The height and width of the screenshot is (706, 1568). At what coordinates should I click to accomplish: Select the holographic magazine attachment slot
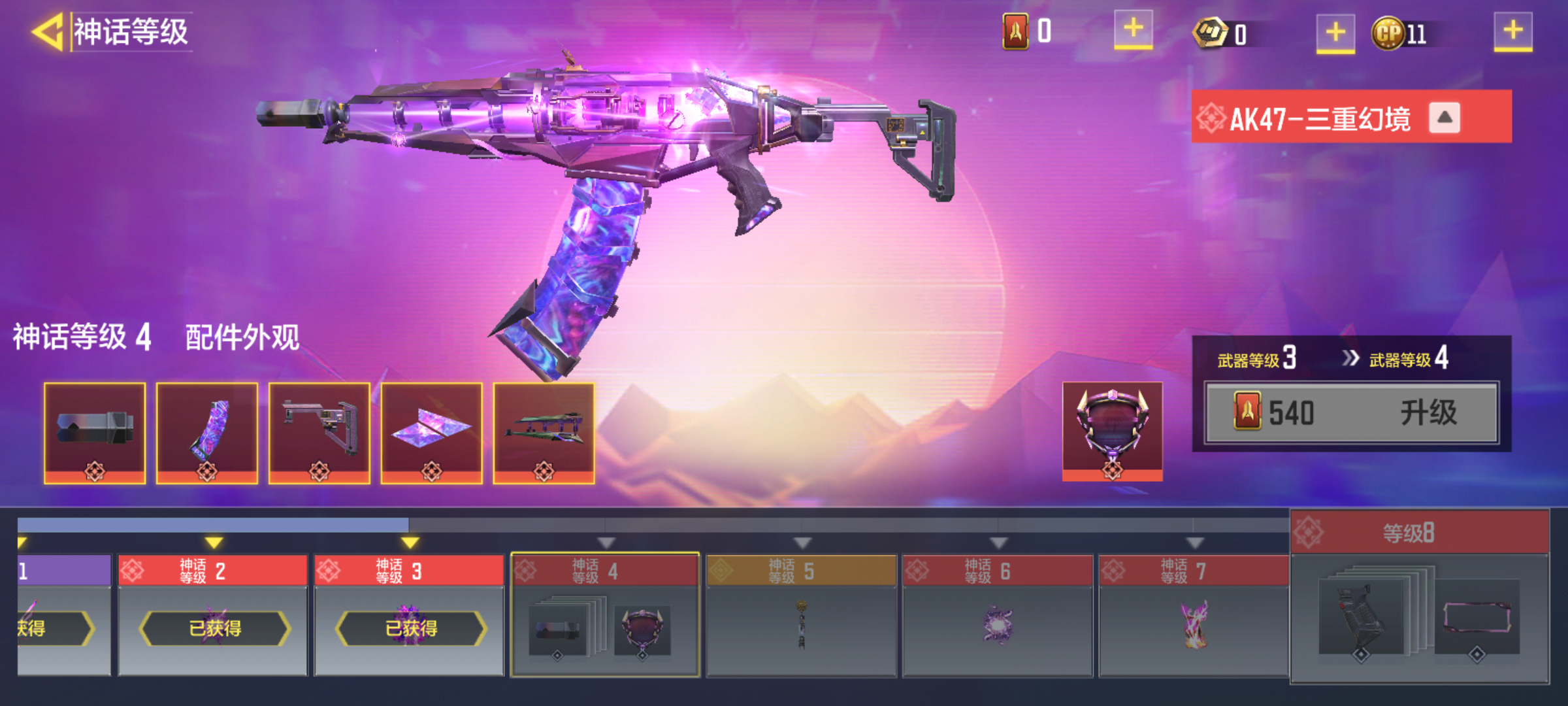[207, 433]
